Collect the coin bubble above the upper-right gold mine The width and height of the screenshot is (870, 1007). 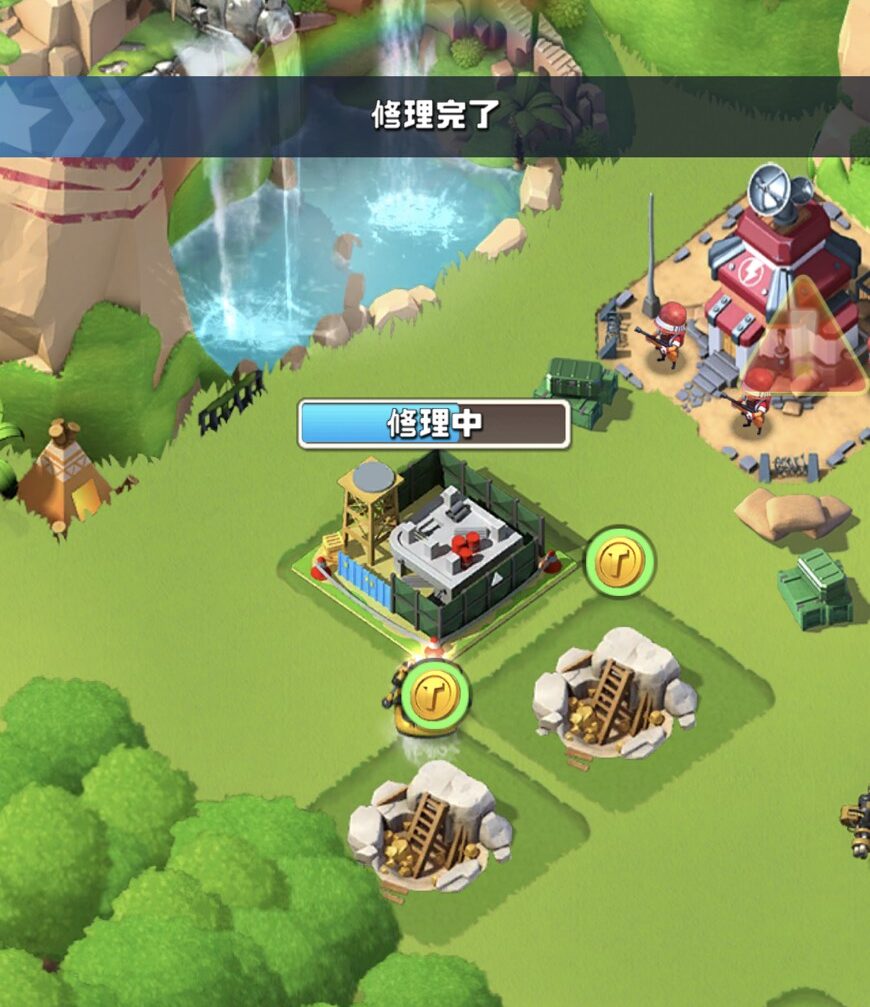[x=620, y=563]
